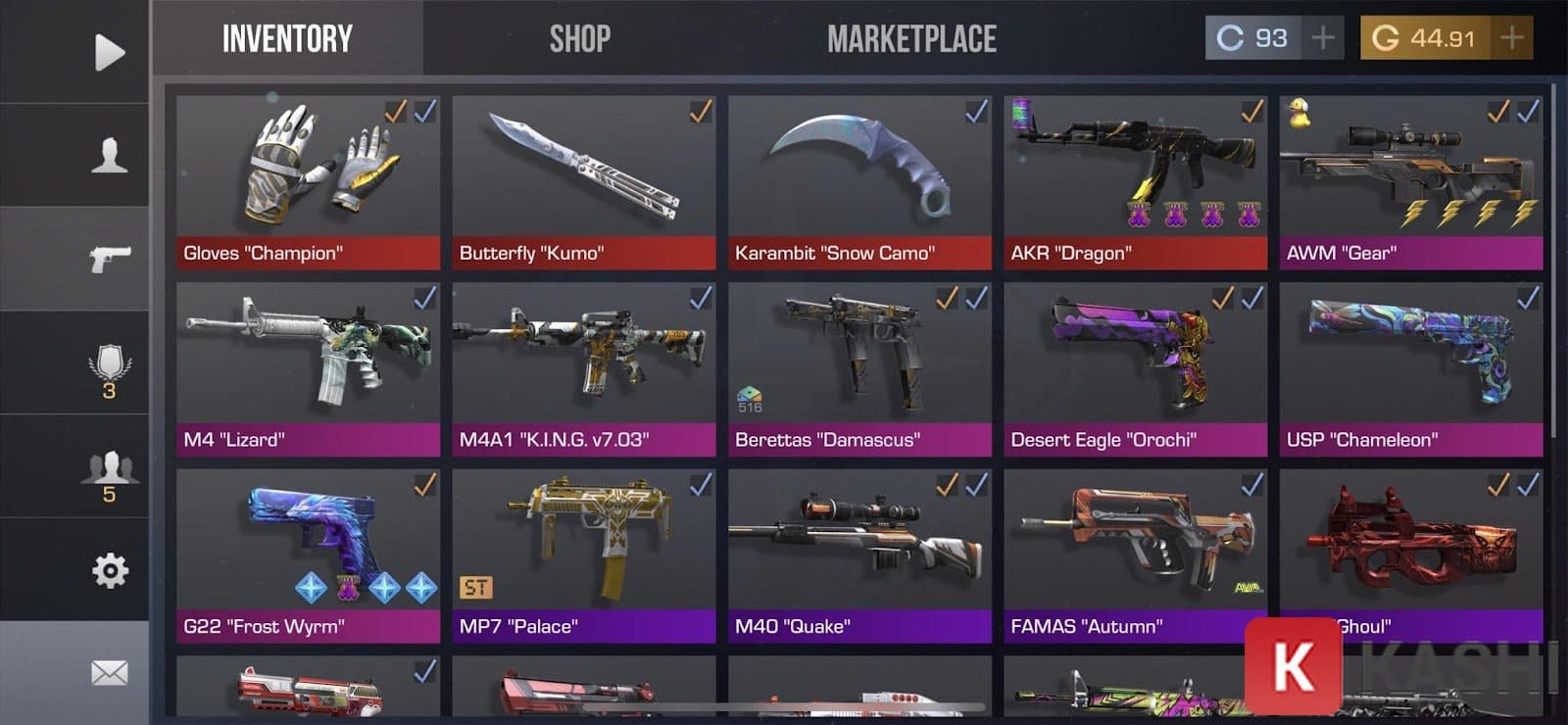This screenshot has width=1568, height=725.
Task: Click the gold G currency icon
Action: pos(1386,36)
